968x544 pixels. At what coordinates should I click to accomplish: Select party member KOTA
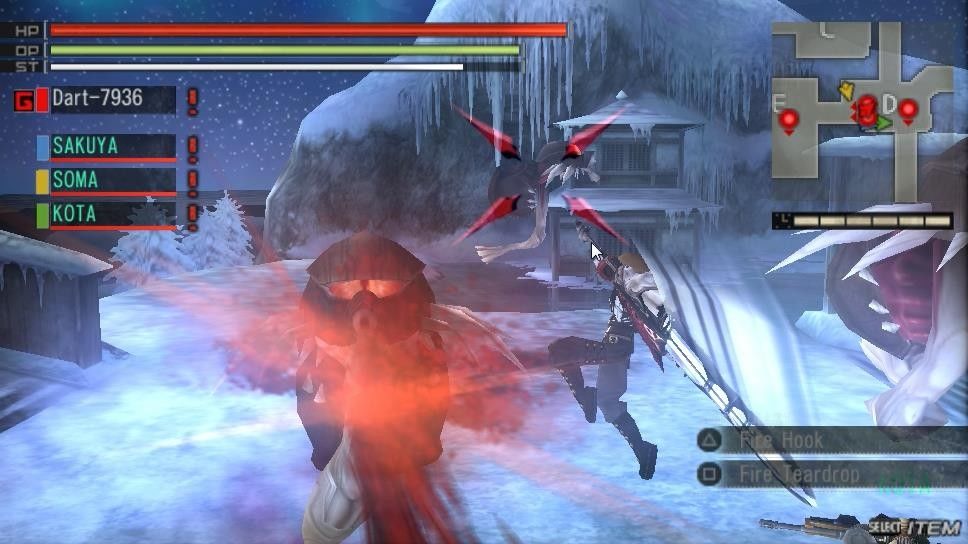coord(106,214)
